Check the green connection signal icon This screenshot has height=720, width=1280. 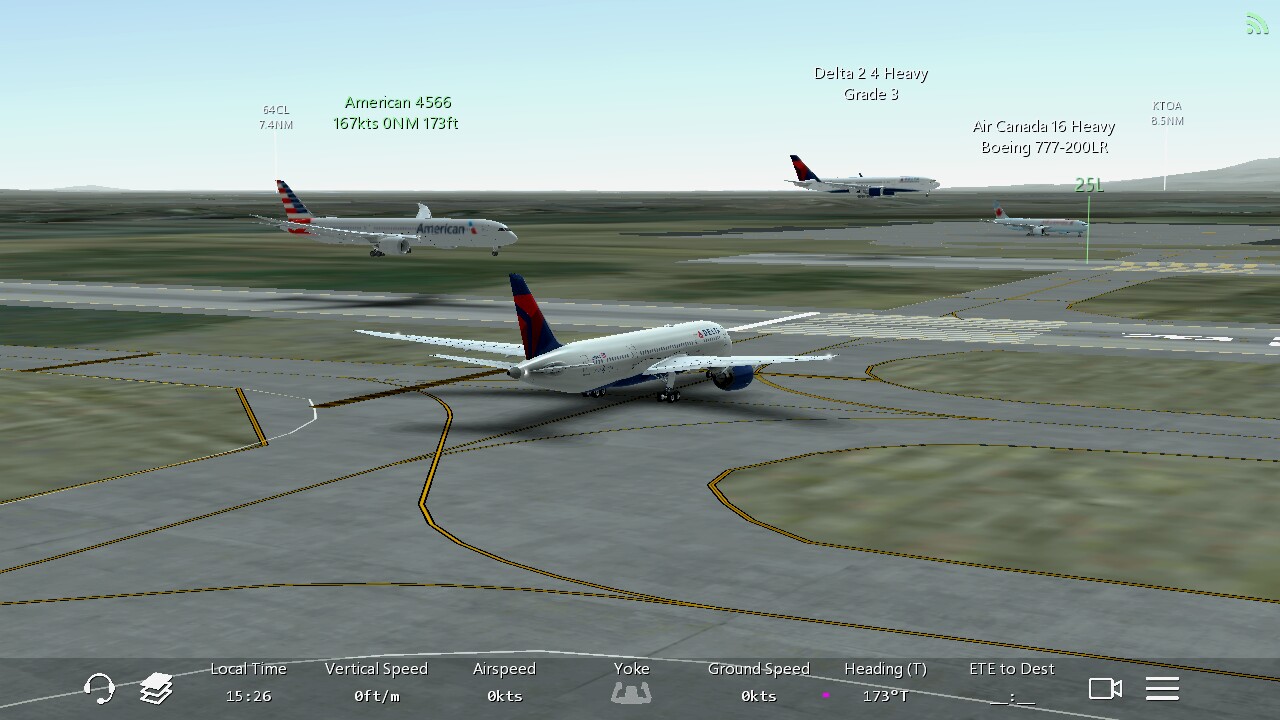pyautogui.click(x=1256, y=24)
